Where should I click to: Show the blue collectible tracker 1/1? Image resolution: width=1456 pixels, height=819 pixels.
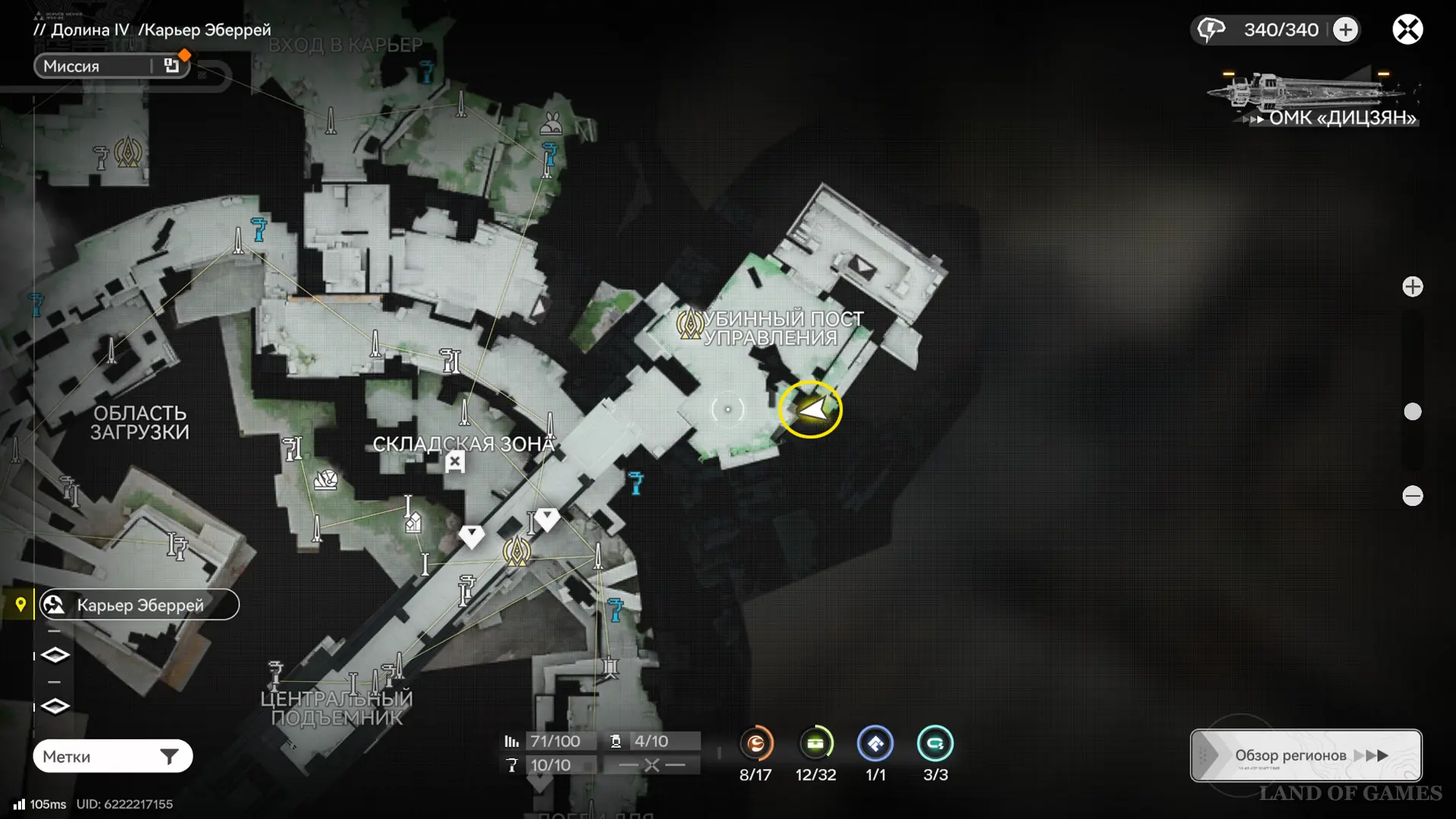tap(875, 744)
